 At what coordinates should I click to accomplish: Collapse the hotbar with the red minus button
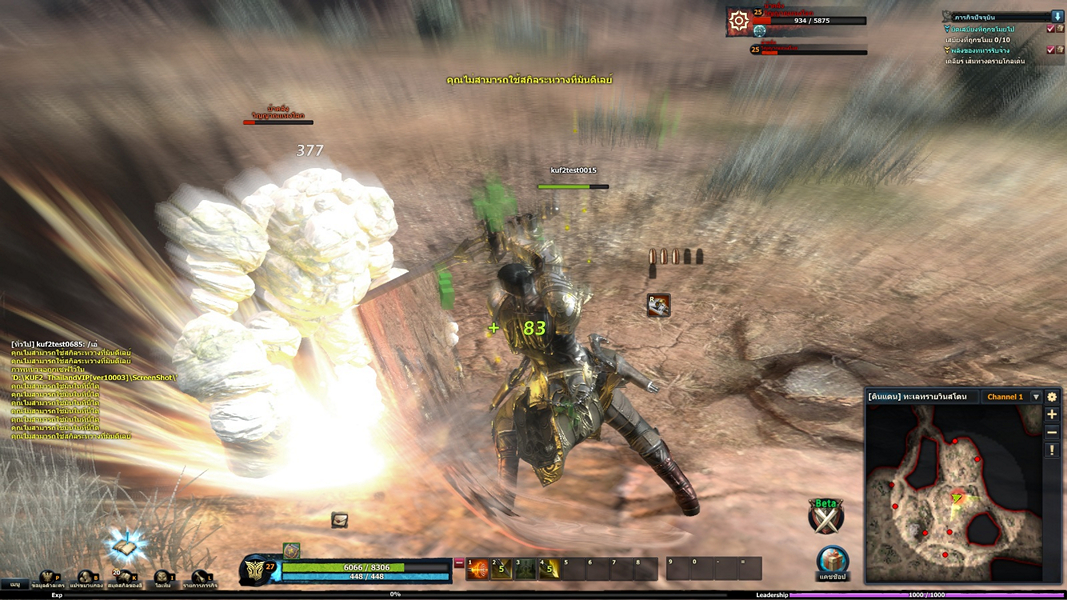pos(459,564)
